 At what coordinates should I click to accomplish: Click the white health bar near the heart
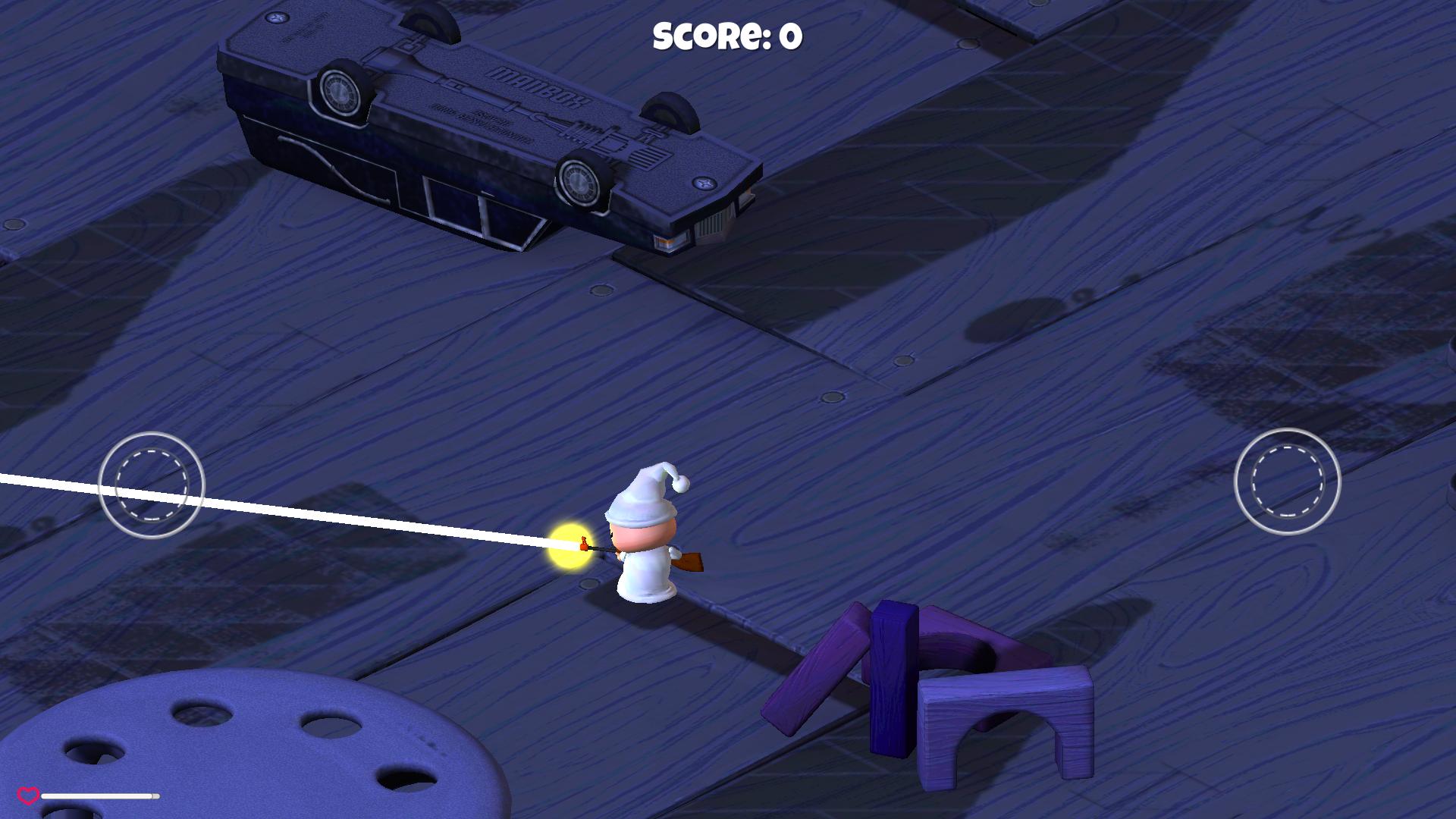[x=99, y=797]
